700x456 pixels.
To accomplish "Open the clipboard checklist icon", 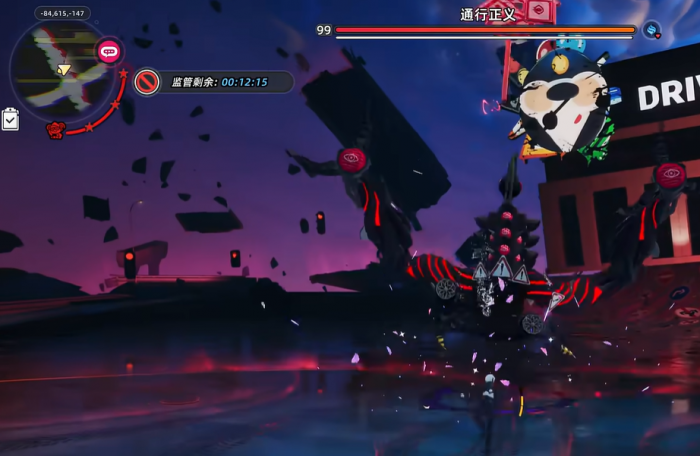I will [x=10, y=119].
